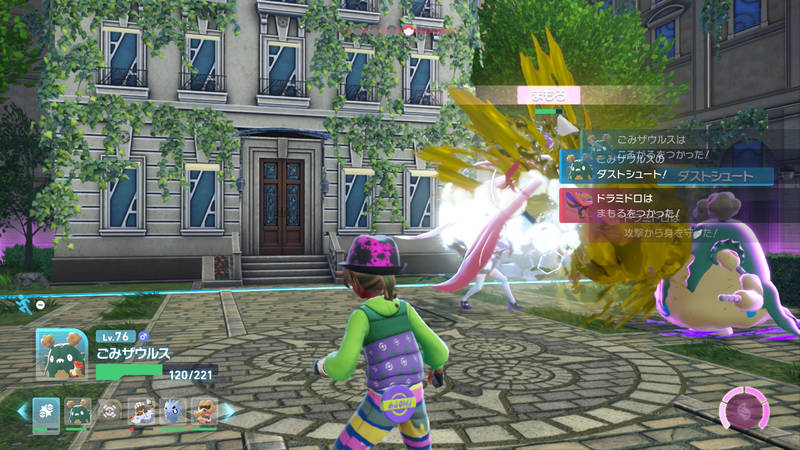This screenshot has width=800, height=450.
Task: Select the orange sunglasses Pokémon party slot
Action: pos(204,410)
